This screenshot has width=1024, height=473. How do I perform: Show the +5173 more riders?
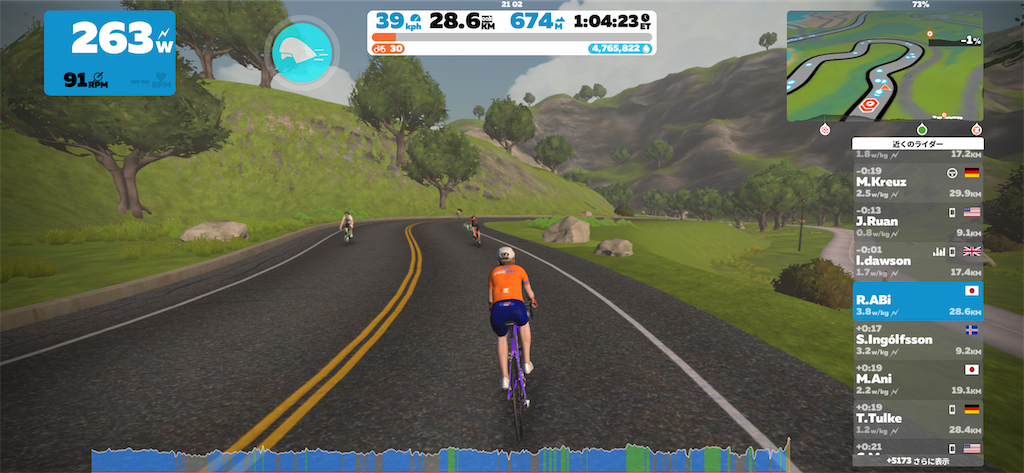[x=917, y=462]
